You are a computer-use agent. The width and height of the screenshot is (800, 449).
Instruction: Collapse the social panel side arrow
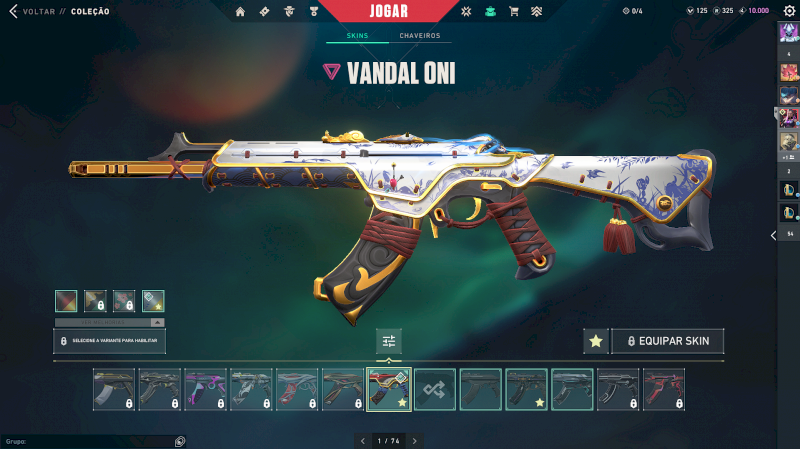pyautogui.click(x=773, y=235)
